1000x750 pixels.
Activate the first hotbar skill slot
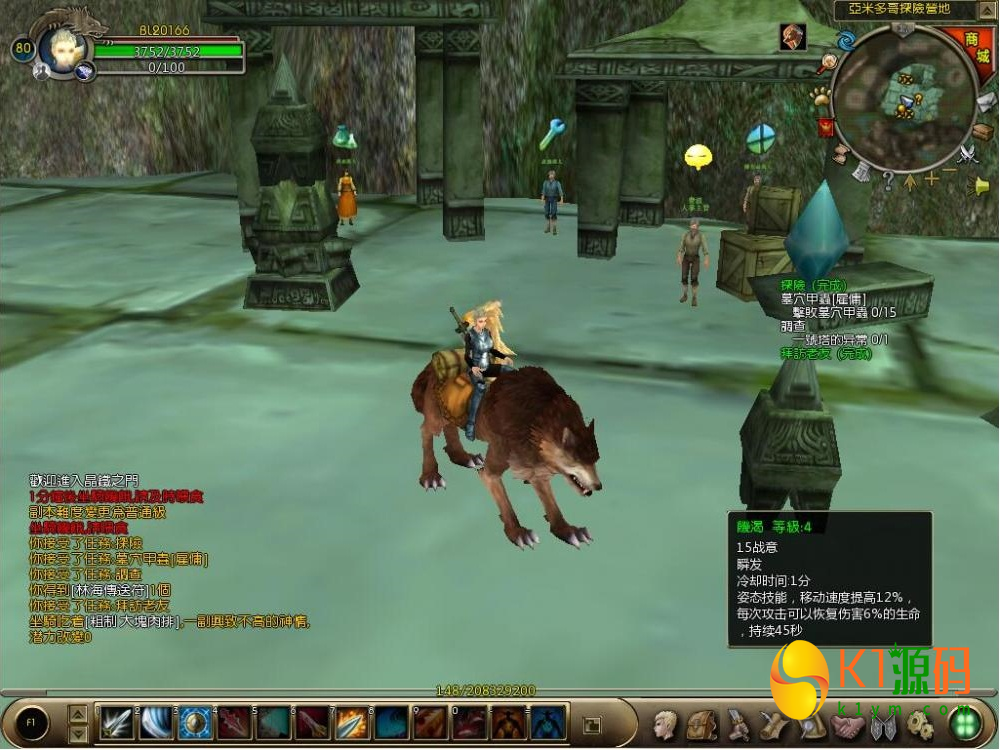116,722
